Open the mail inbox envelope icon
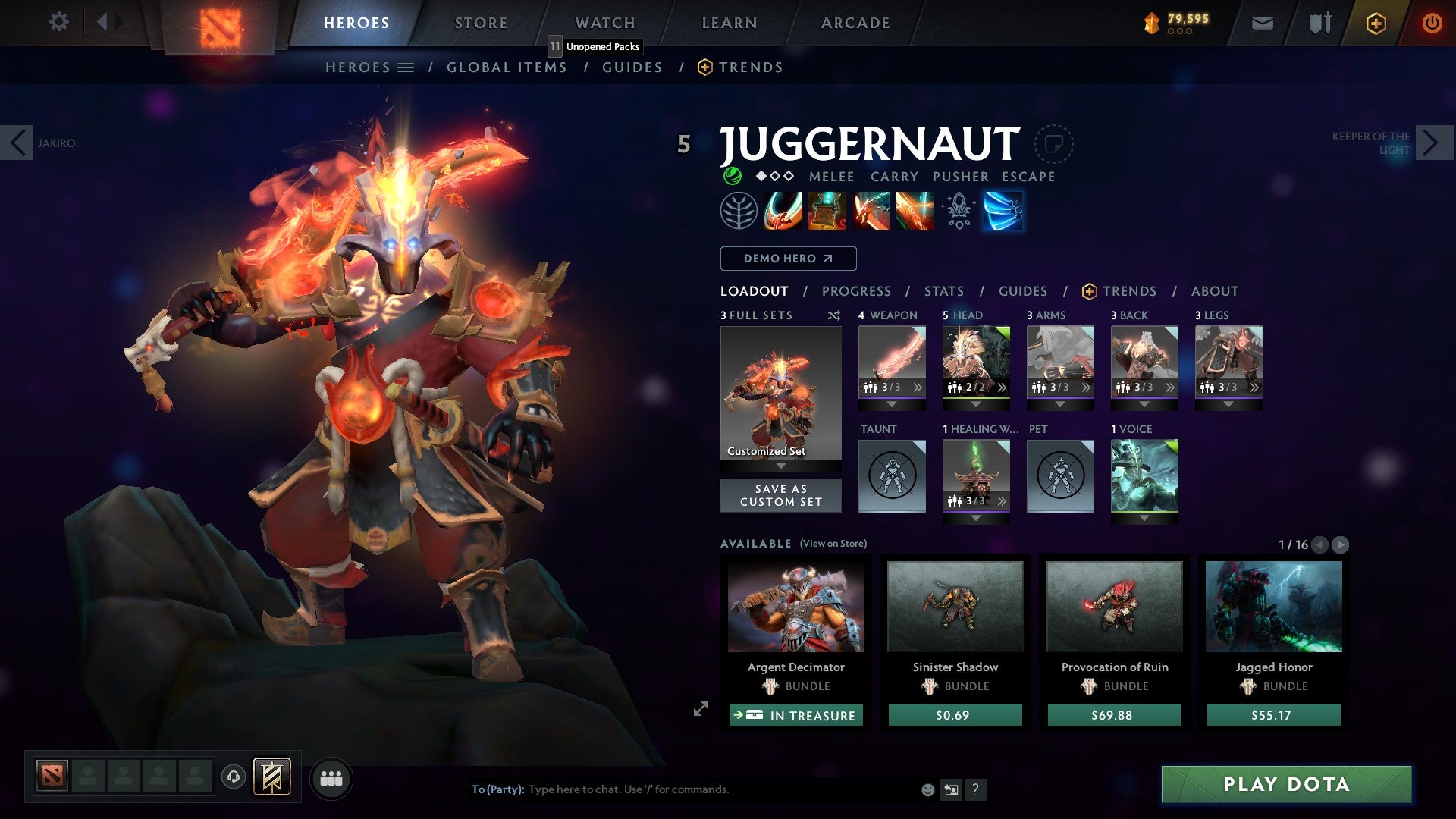Screen dimensions: 1456x819 point(1263,23)
